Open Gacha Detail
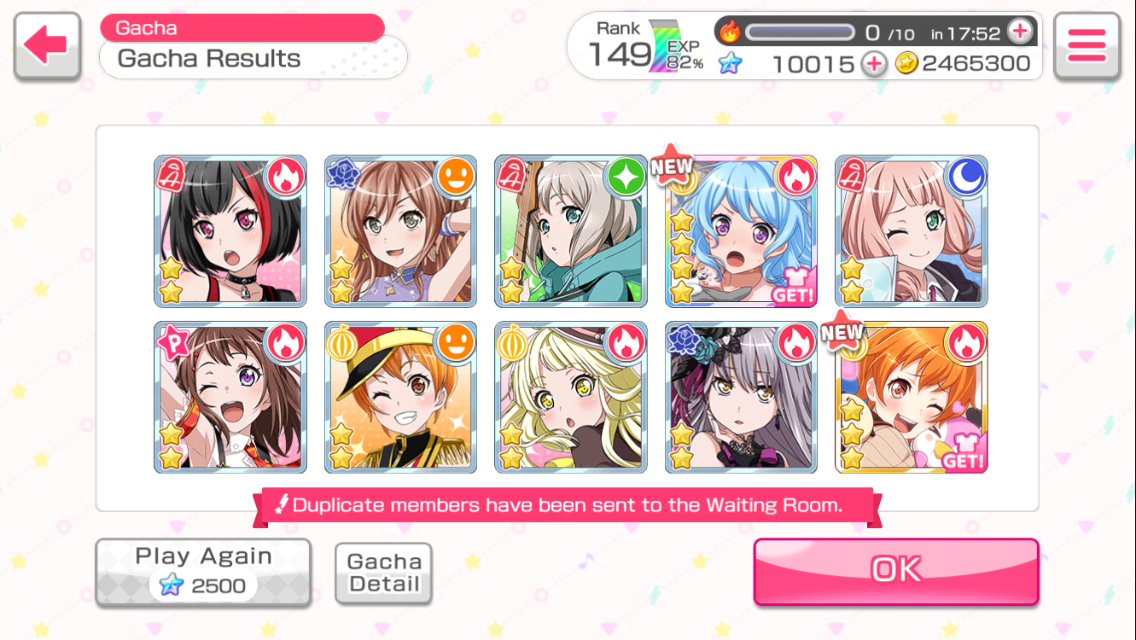Screen dimensions: 1136x640 pos(384,573)
